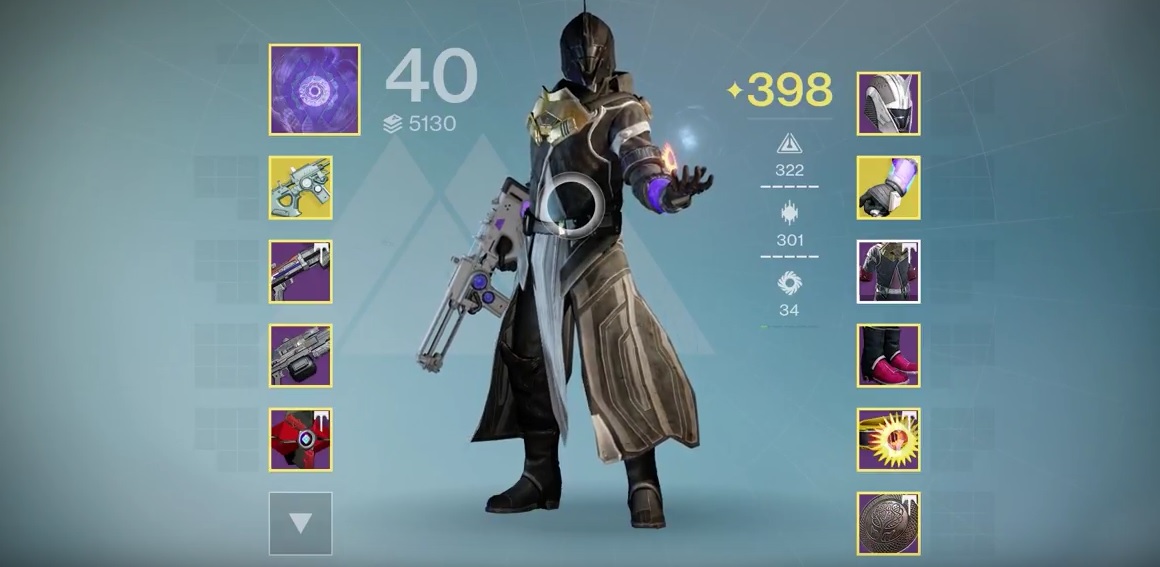Viewport: 1160px width, 567px height.
Task: Select the heavy machine gun weapon slot
Action: (x=300, y=355)
